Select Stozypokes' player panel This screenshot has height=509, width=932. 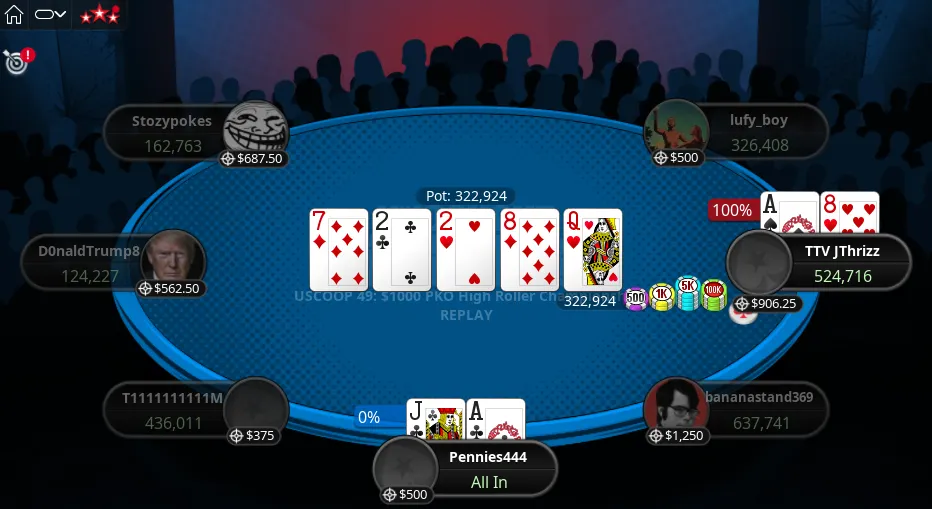click(x=170, y=133)
